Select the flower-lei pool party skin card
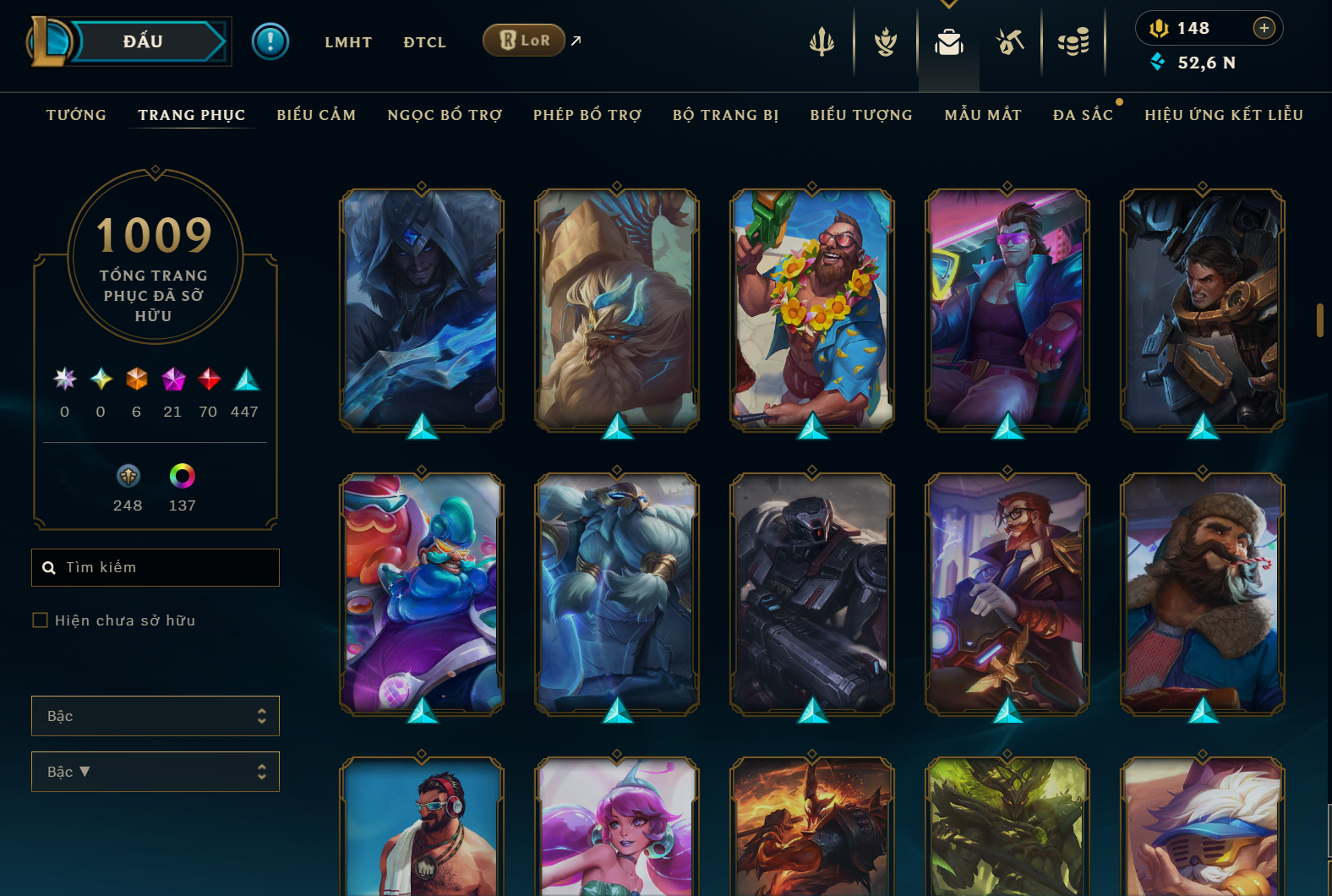1332x896 pixels. [812, 309]
